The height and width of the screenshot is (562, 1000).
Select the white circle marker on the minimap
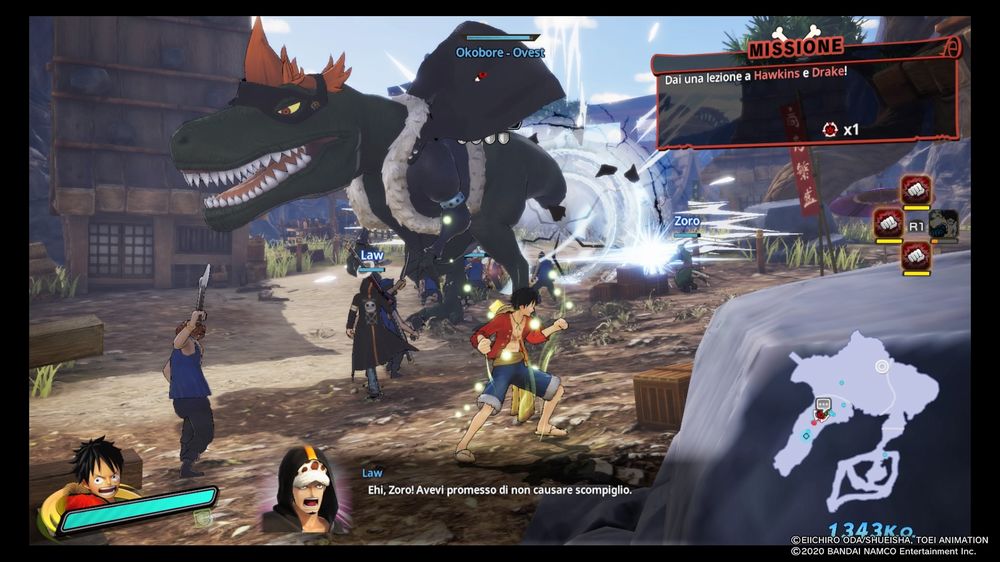[x=882, y=367]
